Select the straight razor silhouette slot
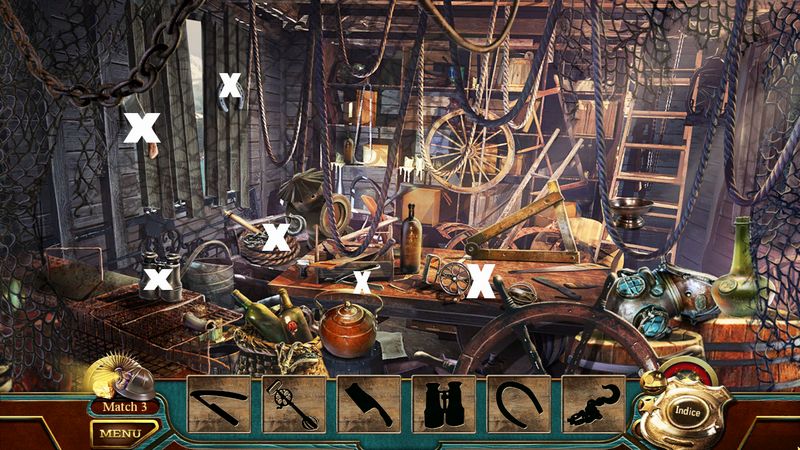800x450 pixels. pos(219,405)
